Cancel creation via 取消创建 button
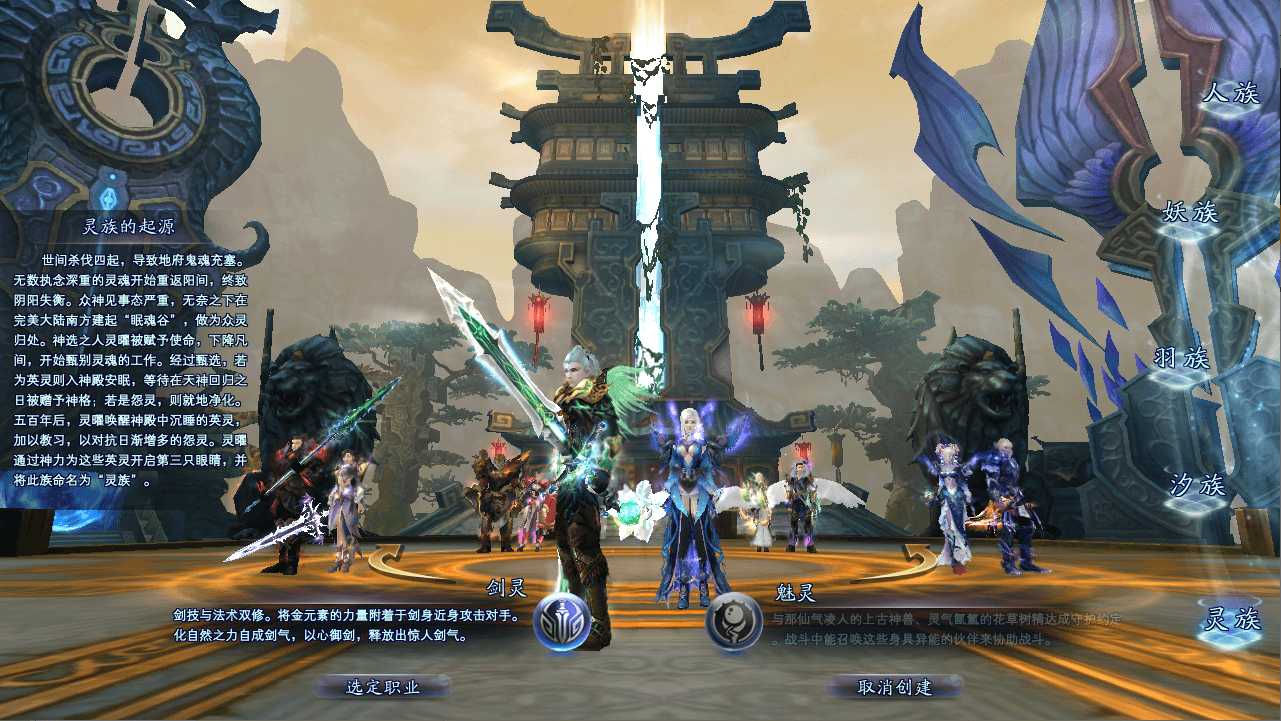 click(895, 687)
